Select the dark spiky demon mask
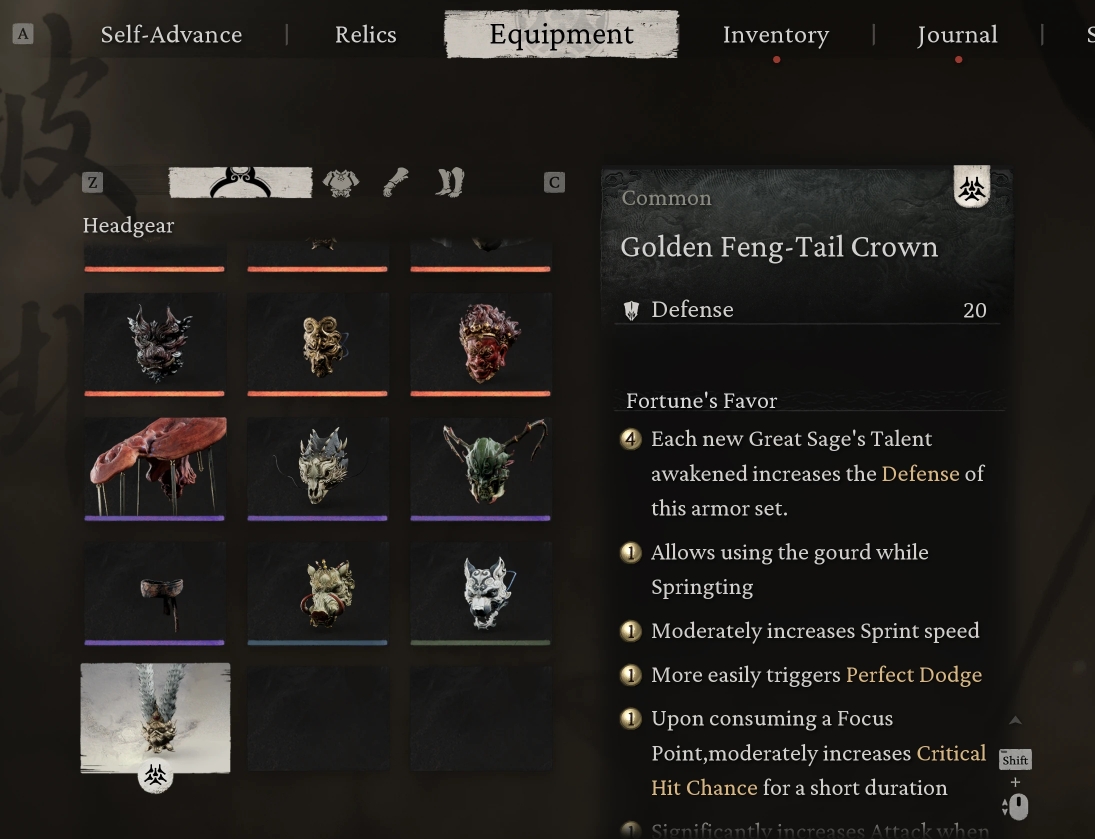 (155, 343)
